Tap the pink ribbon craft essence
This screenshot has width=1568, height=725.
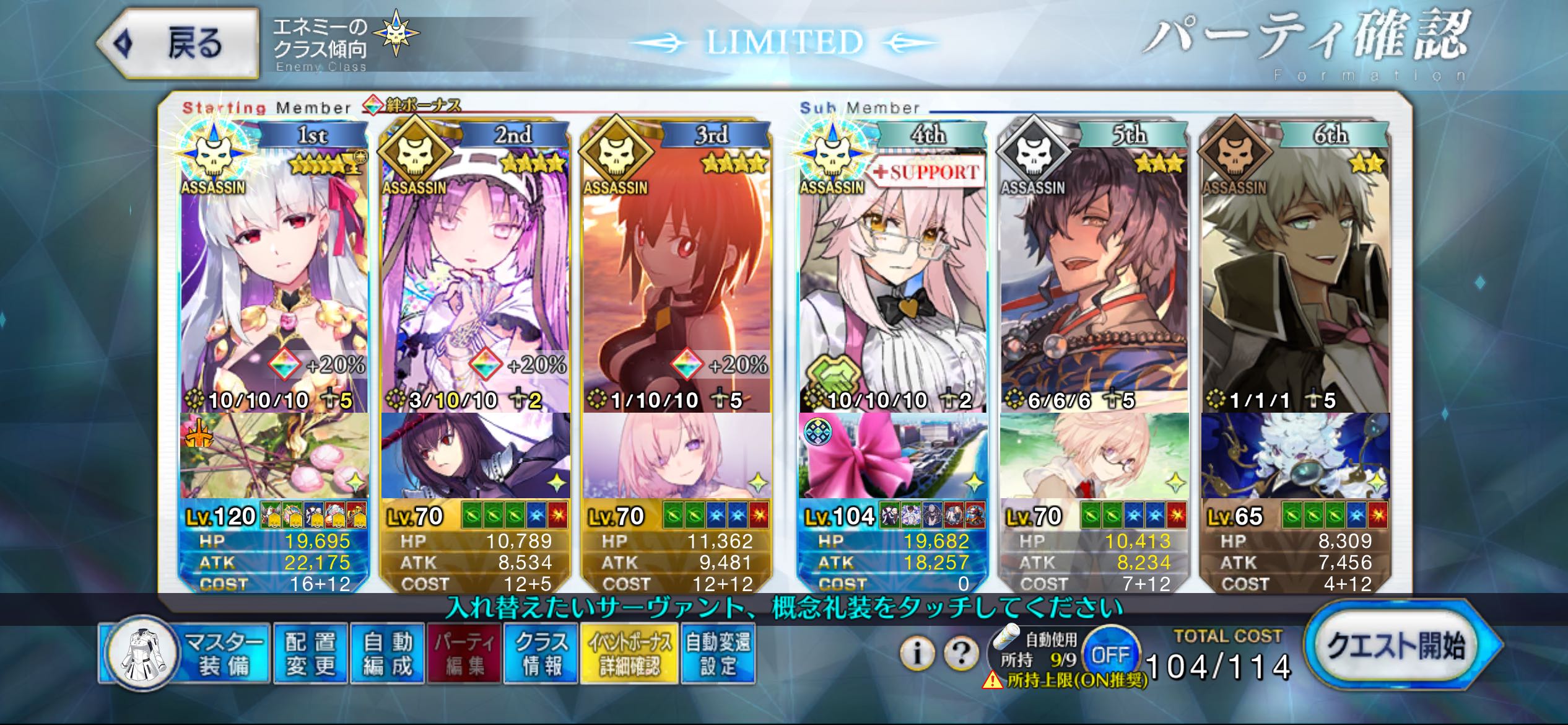[x=892, y=456]
